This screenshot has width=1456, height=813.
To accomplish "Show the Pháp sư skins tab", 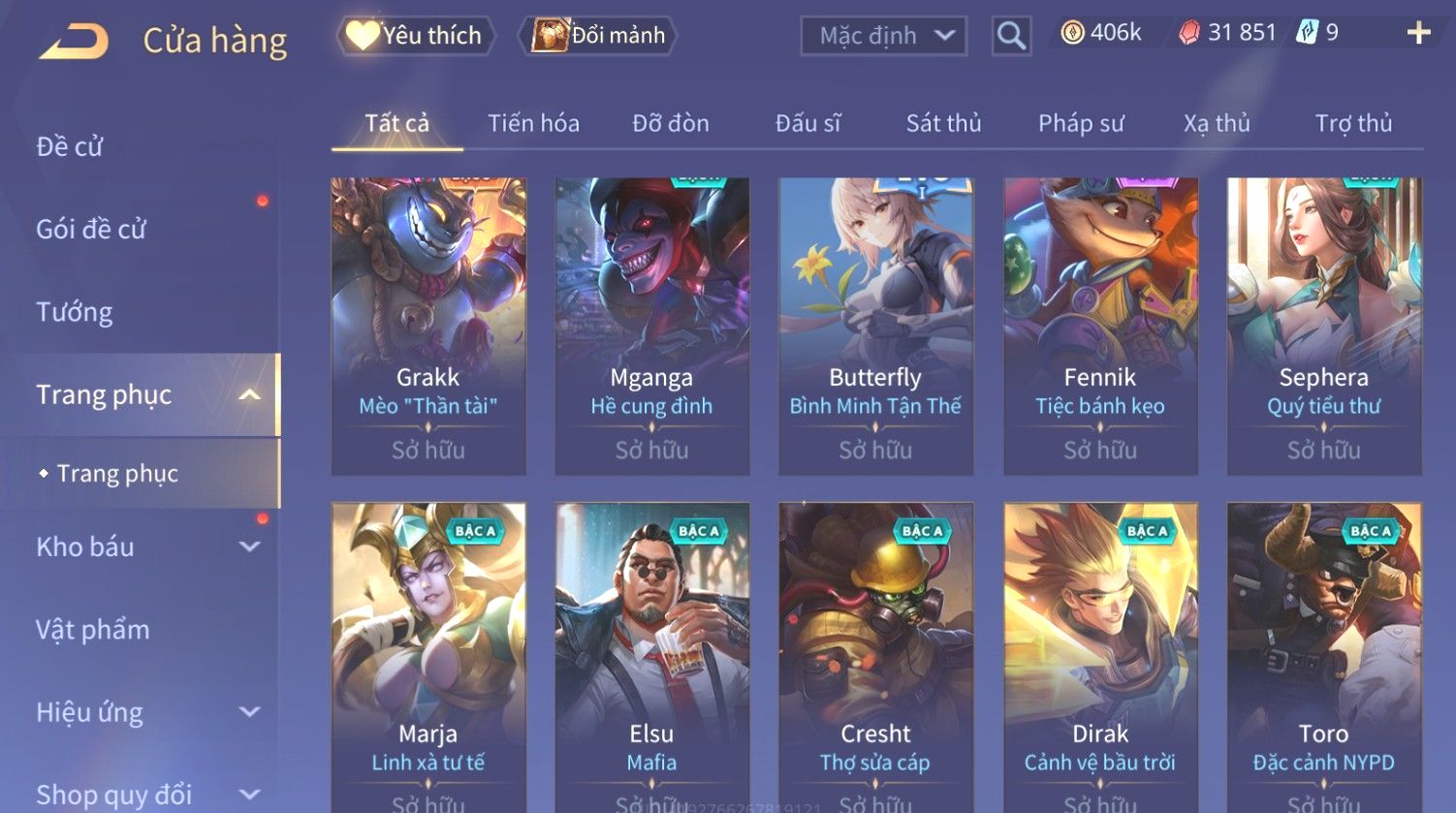I will [x=1081, y=123].
